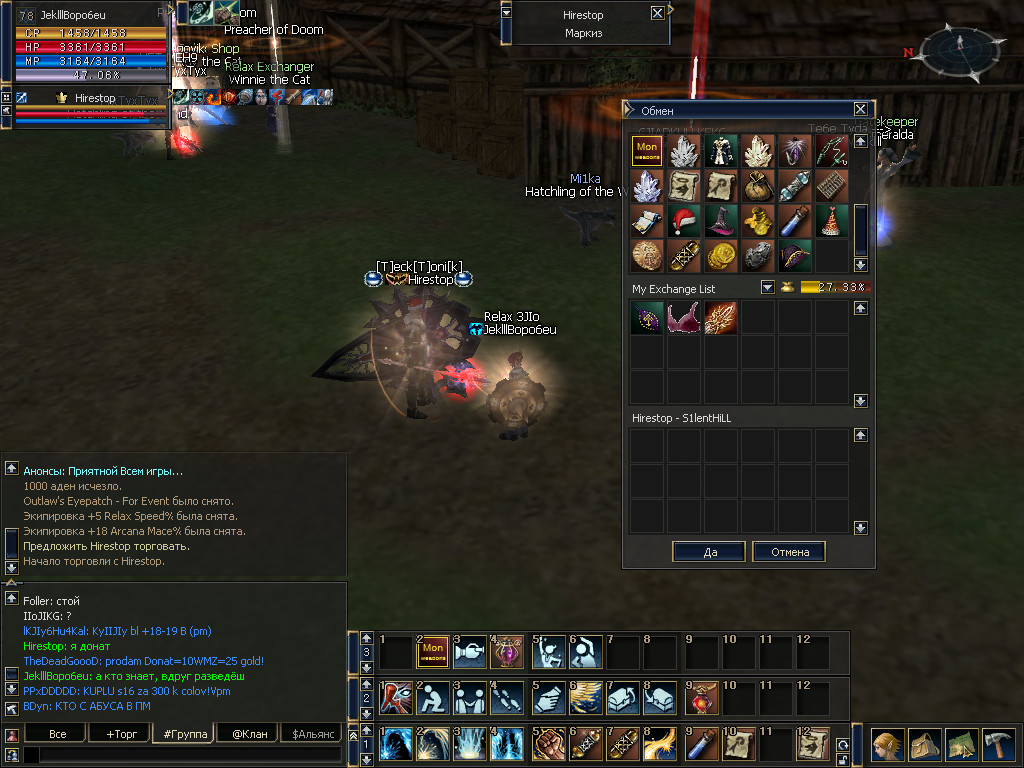Open the $Альянс chat tab
The image size is (1024, 768).
311,734
